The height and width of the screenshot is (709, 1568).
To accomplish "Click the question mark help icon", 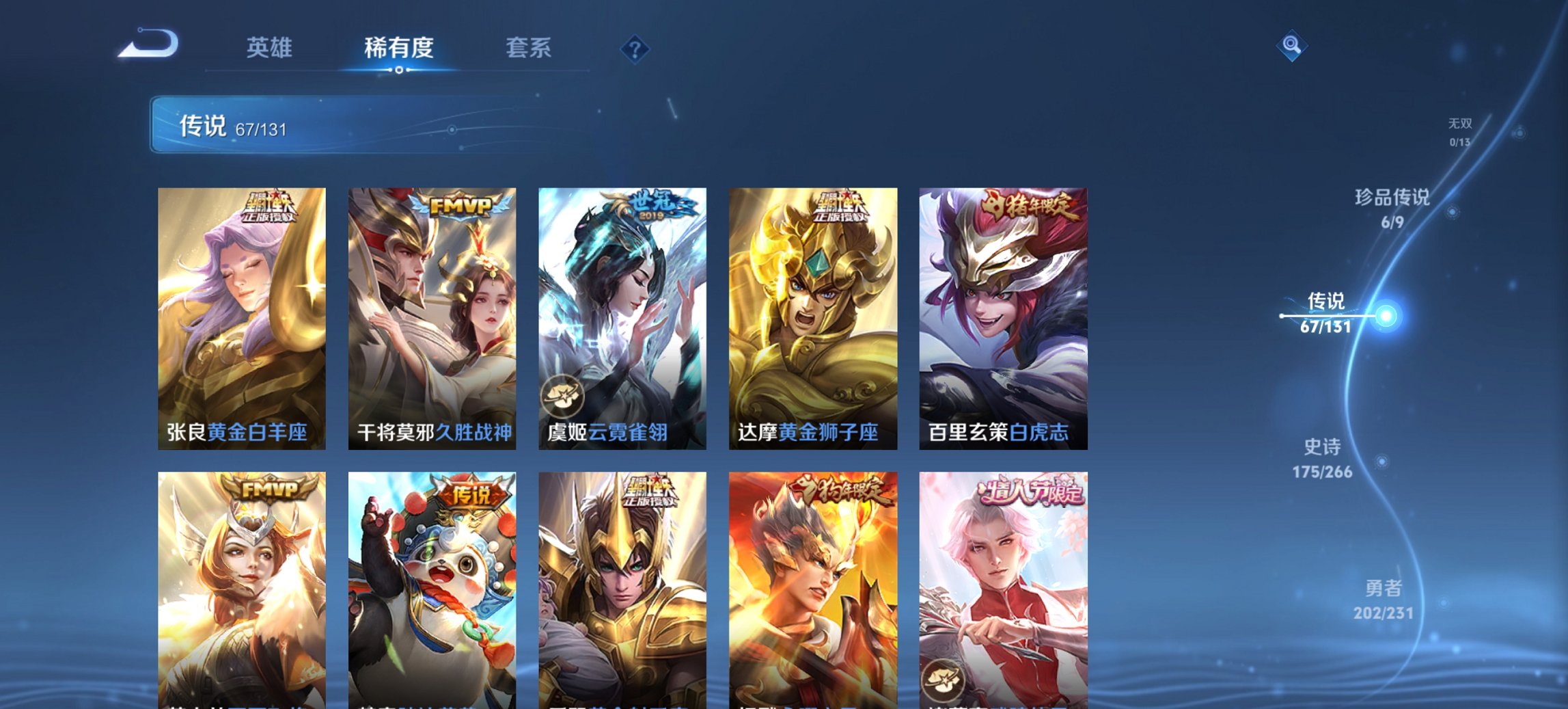I will pyautogui.click(x=635, y=49).
